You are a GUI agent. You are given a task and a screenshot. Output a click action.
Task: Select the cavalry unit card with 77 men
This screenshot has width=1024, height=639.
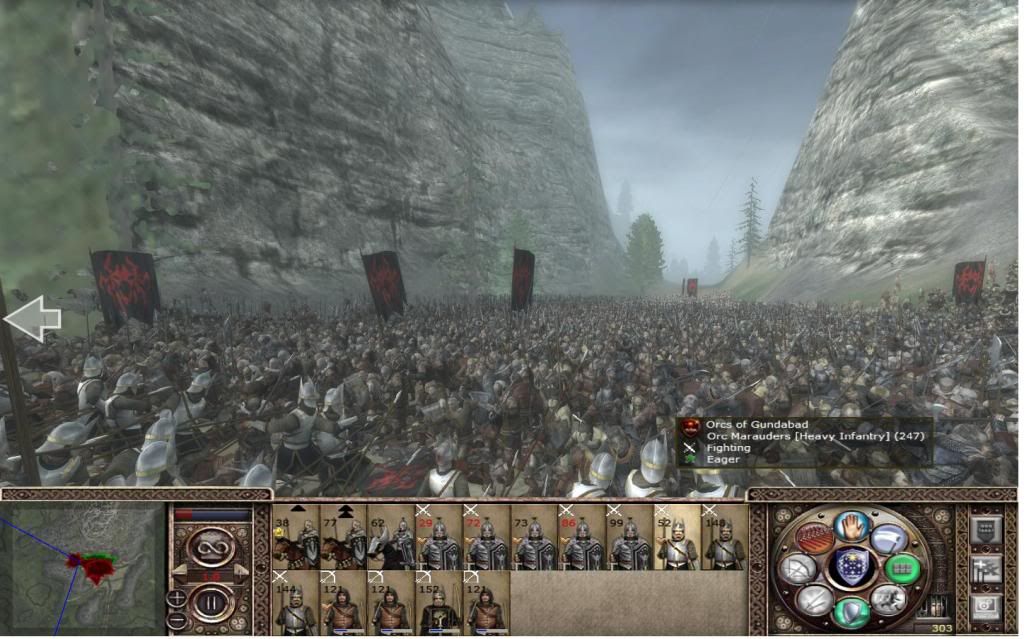click(x=344, y=538)
